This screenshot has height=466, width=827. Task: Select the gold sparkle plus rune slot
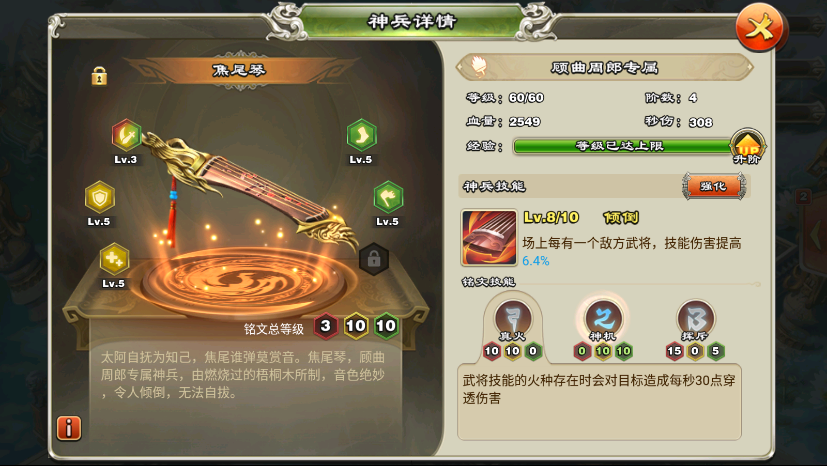coord(114,258)
